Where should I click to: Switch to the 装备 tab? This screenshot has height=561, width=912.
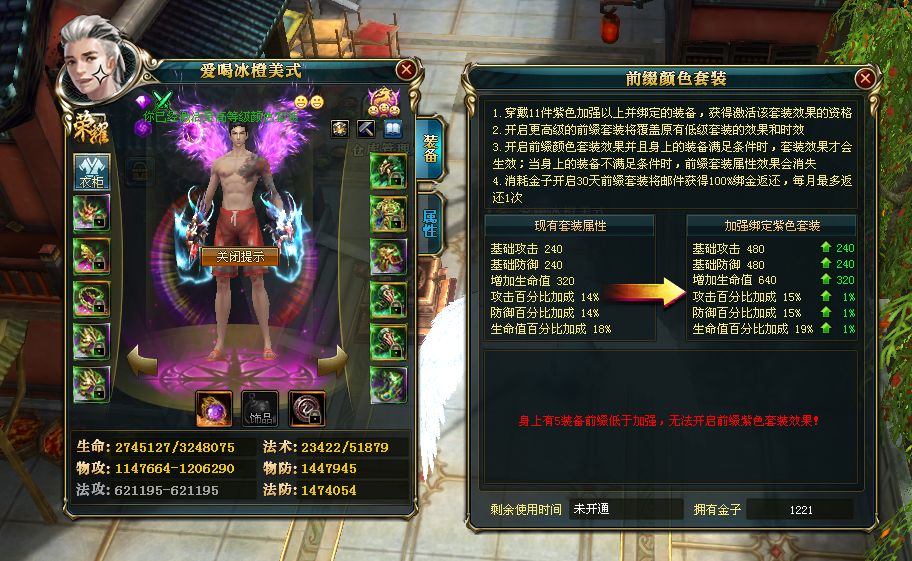pyautogui.click(x=430, y=148)
